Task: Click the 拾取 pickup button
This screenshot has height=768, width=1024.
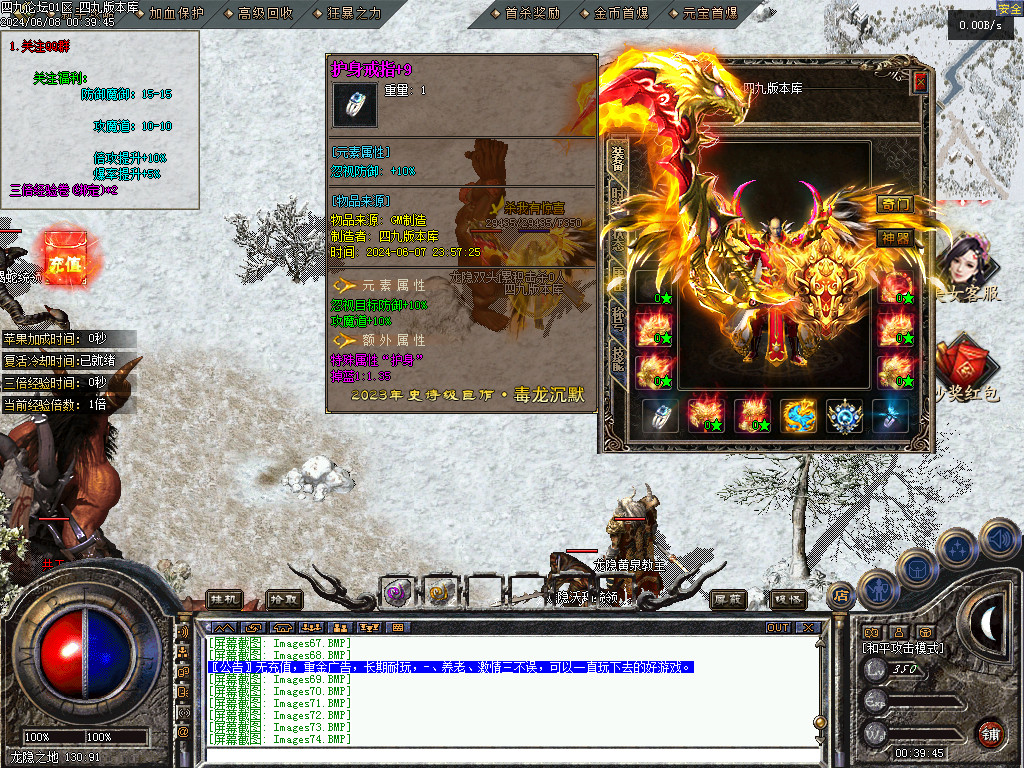Action: [x=285, y=599]
